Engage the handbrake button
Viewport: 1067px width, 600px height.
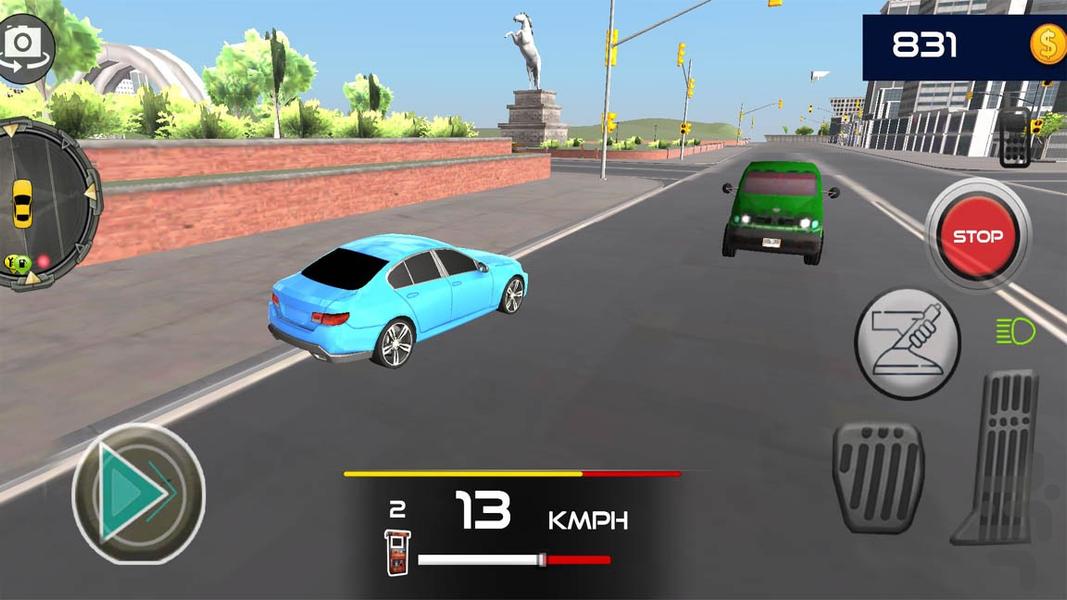(907, 343)
